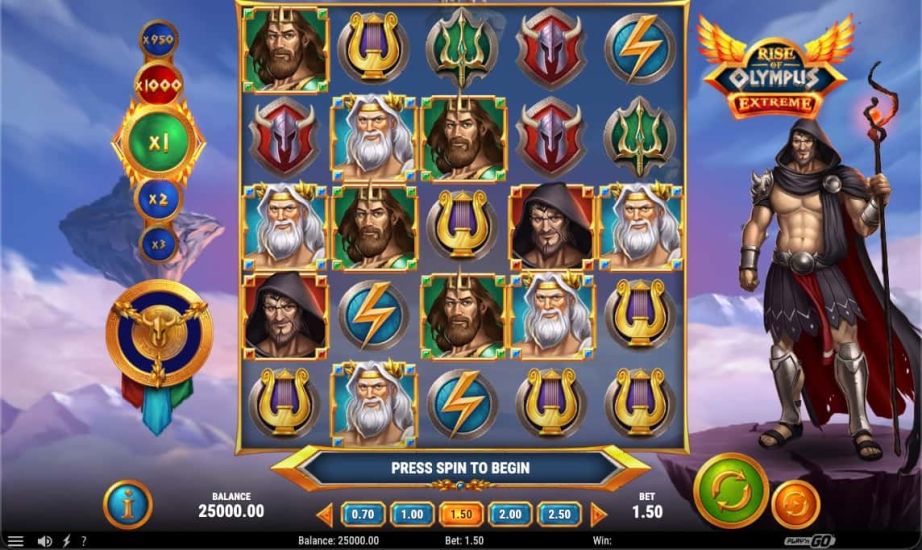Open the paytable info button
922x550 pixels.
pyautogui.click(x=127, y=504)
